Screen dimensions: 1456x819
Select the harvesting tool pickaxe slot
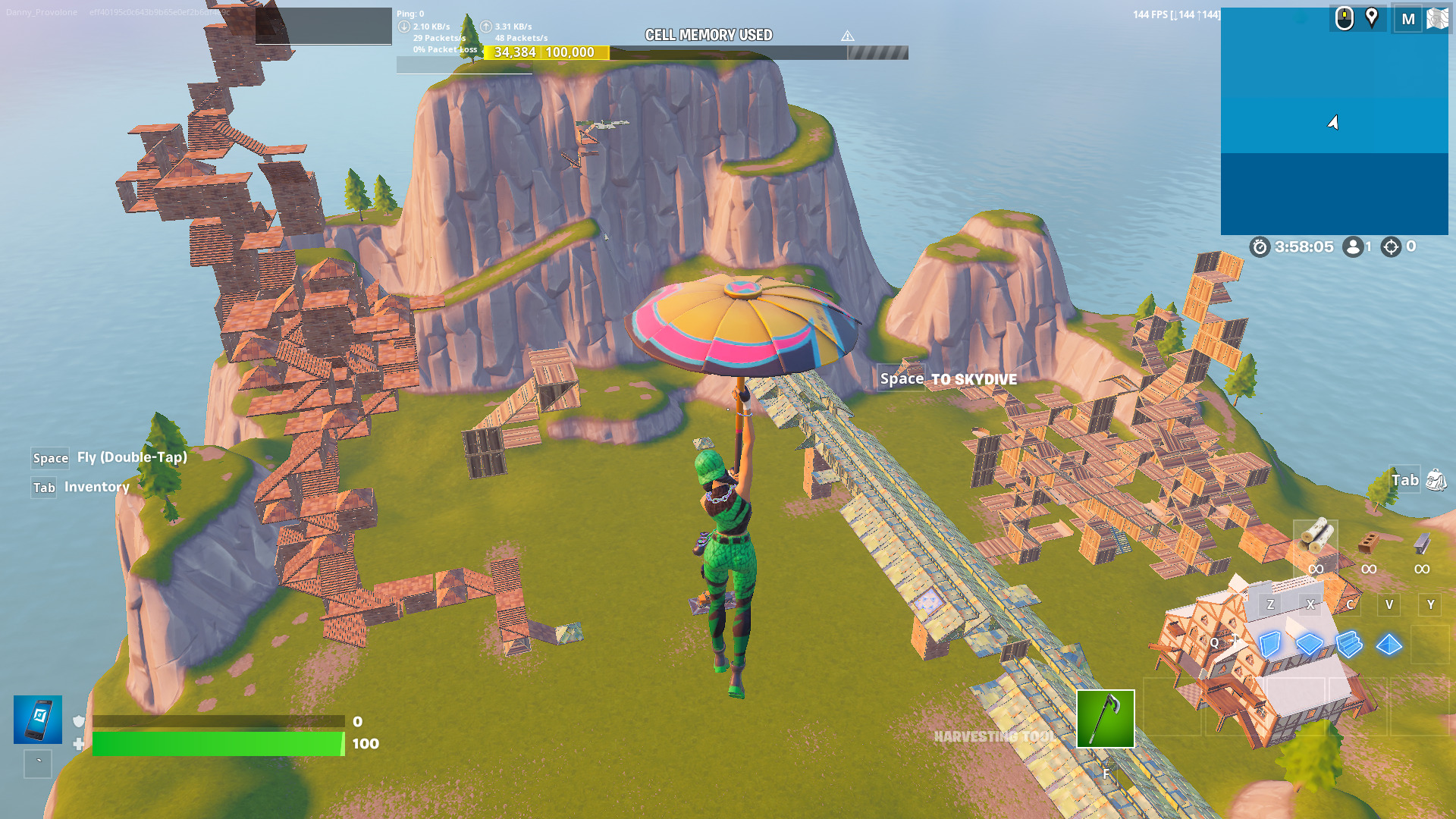(1105, 718)
